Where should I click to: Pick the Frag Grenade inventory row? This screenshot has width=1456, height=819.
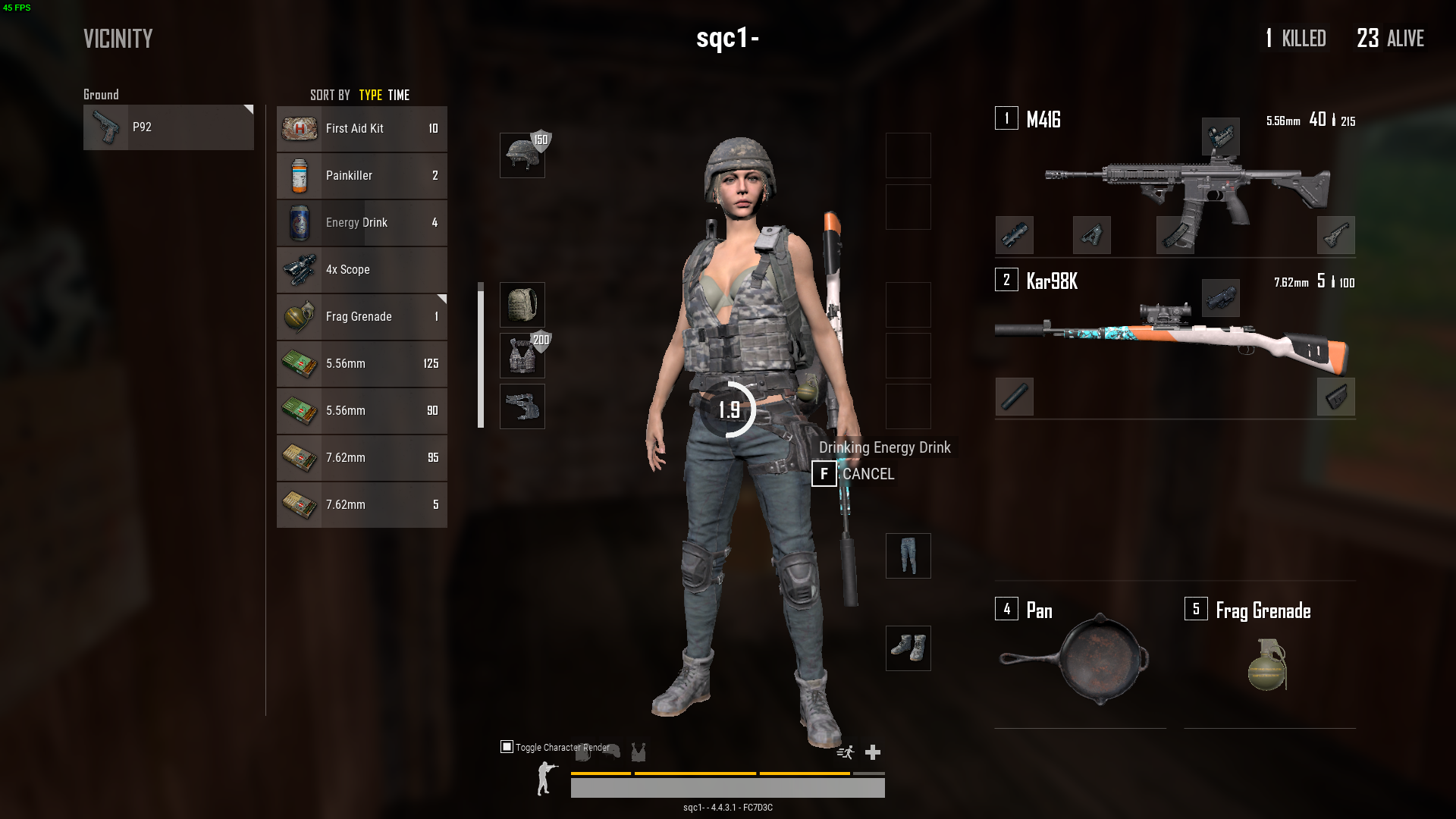point(362,317)
